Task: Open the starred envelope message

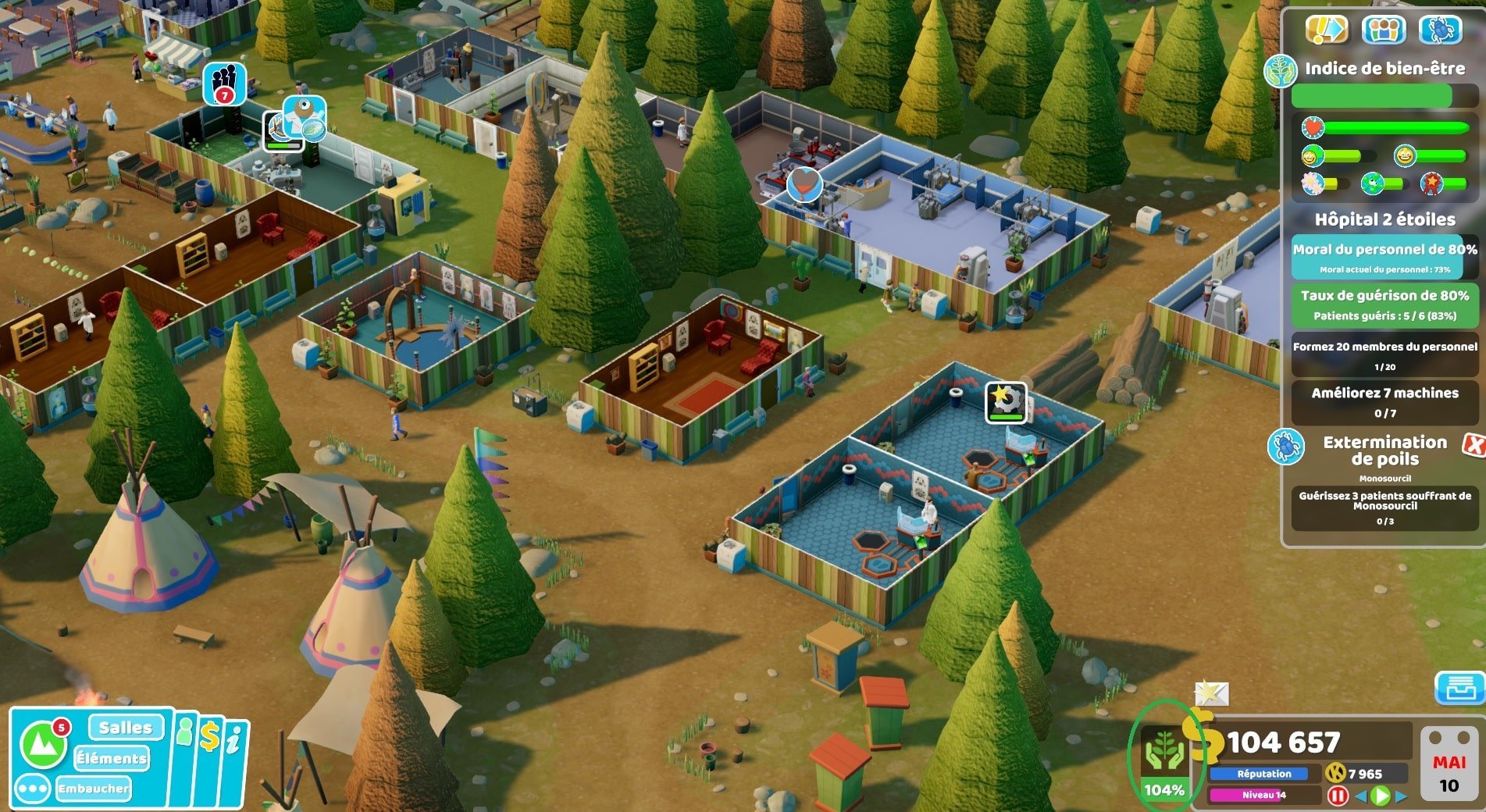Action: pos(1211,692)
